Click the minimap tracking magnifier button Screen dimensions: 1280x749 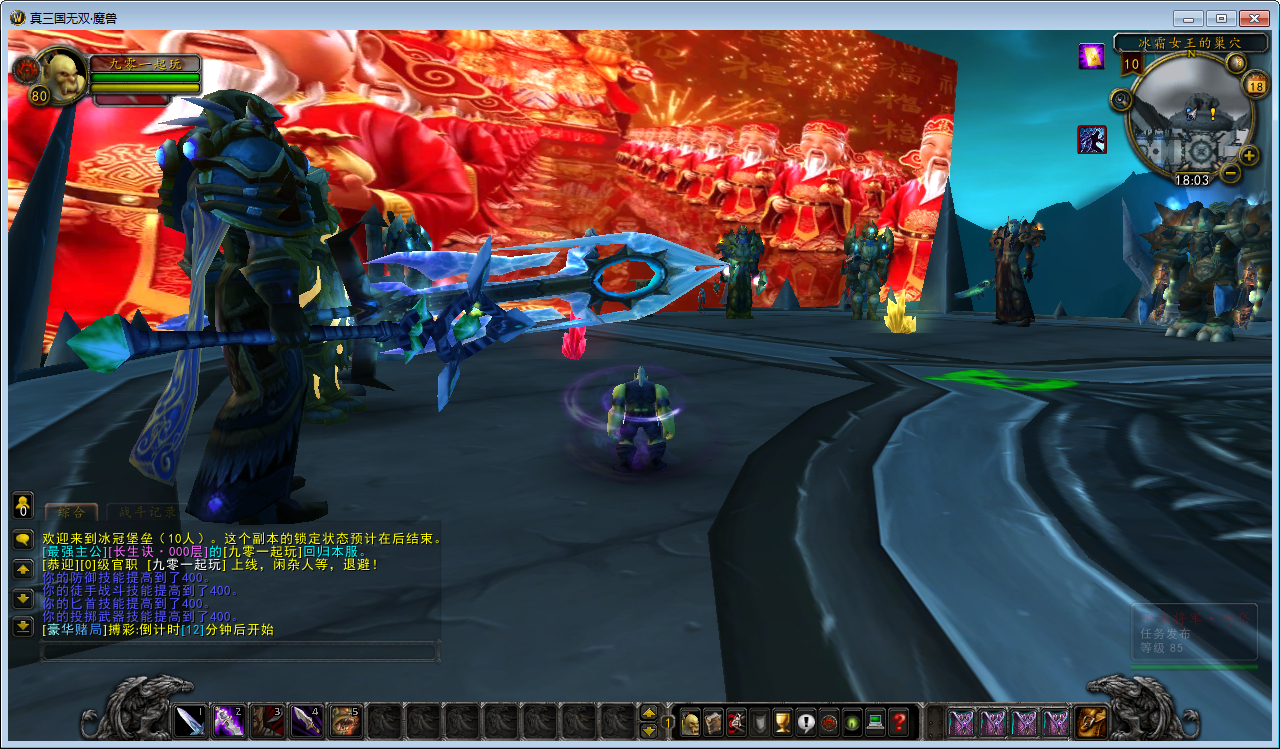1121,99
